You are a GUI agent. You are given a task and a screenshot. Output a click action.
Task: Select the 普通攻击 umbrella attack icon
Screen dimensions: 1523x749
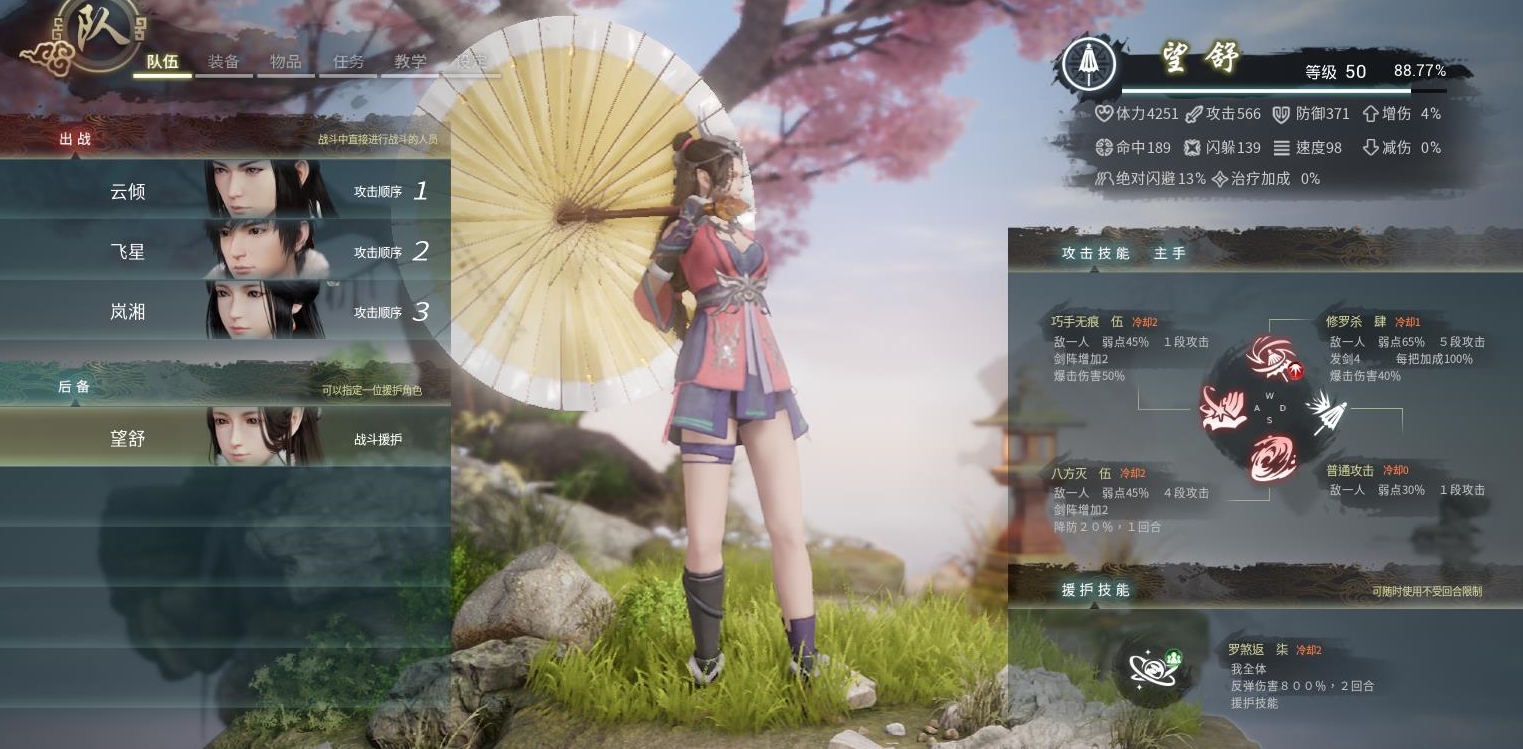coord(1326,411)
